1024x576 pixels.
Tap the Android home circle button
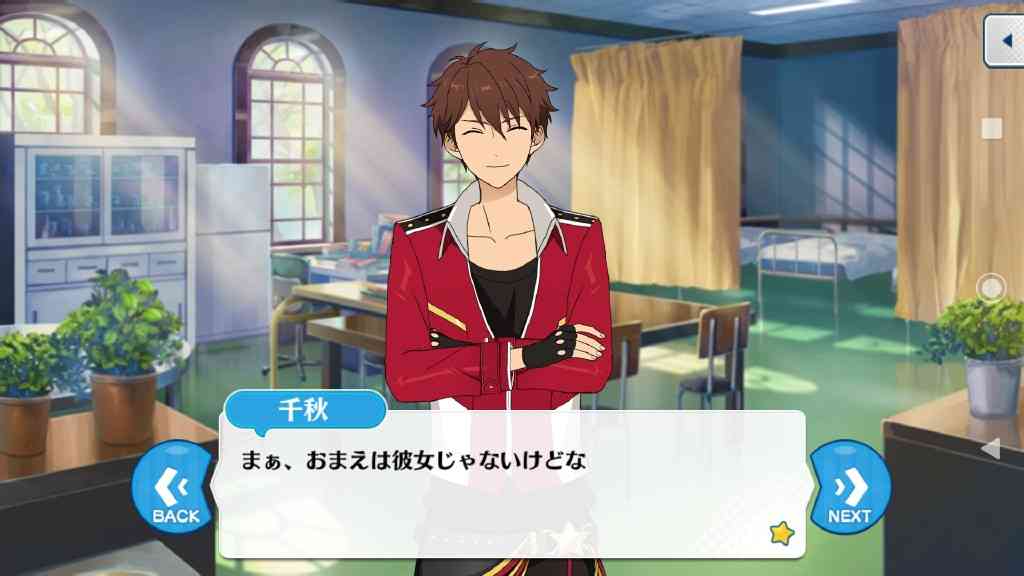tap(990, 288)
